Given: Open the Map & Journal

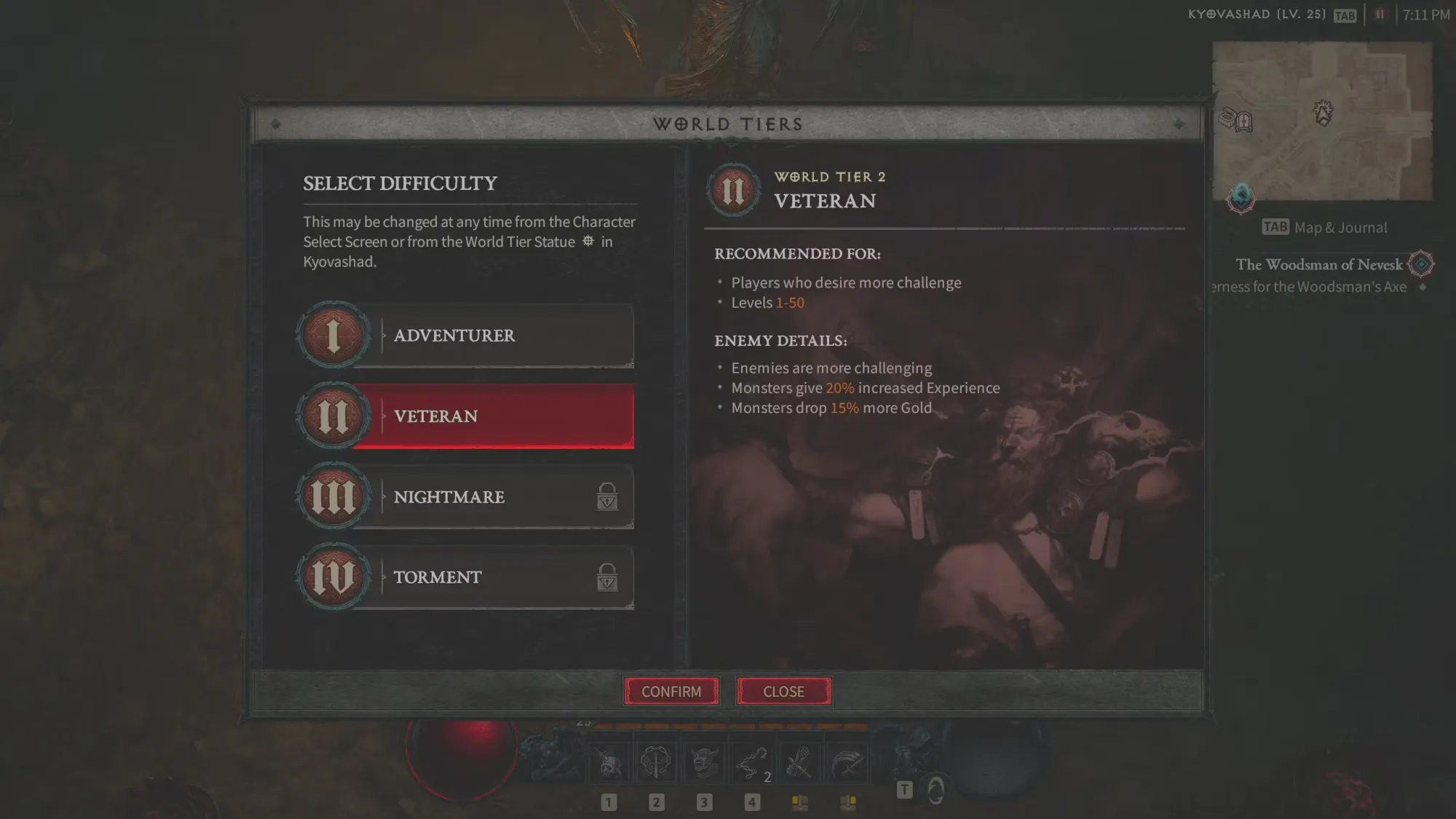Looking at the screenshot, I should coord(1325,228).
